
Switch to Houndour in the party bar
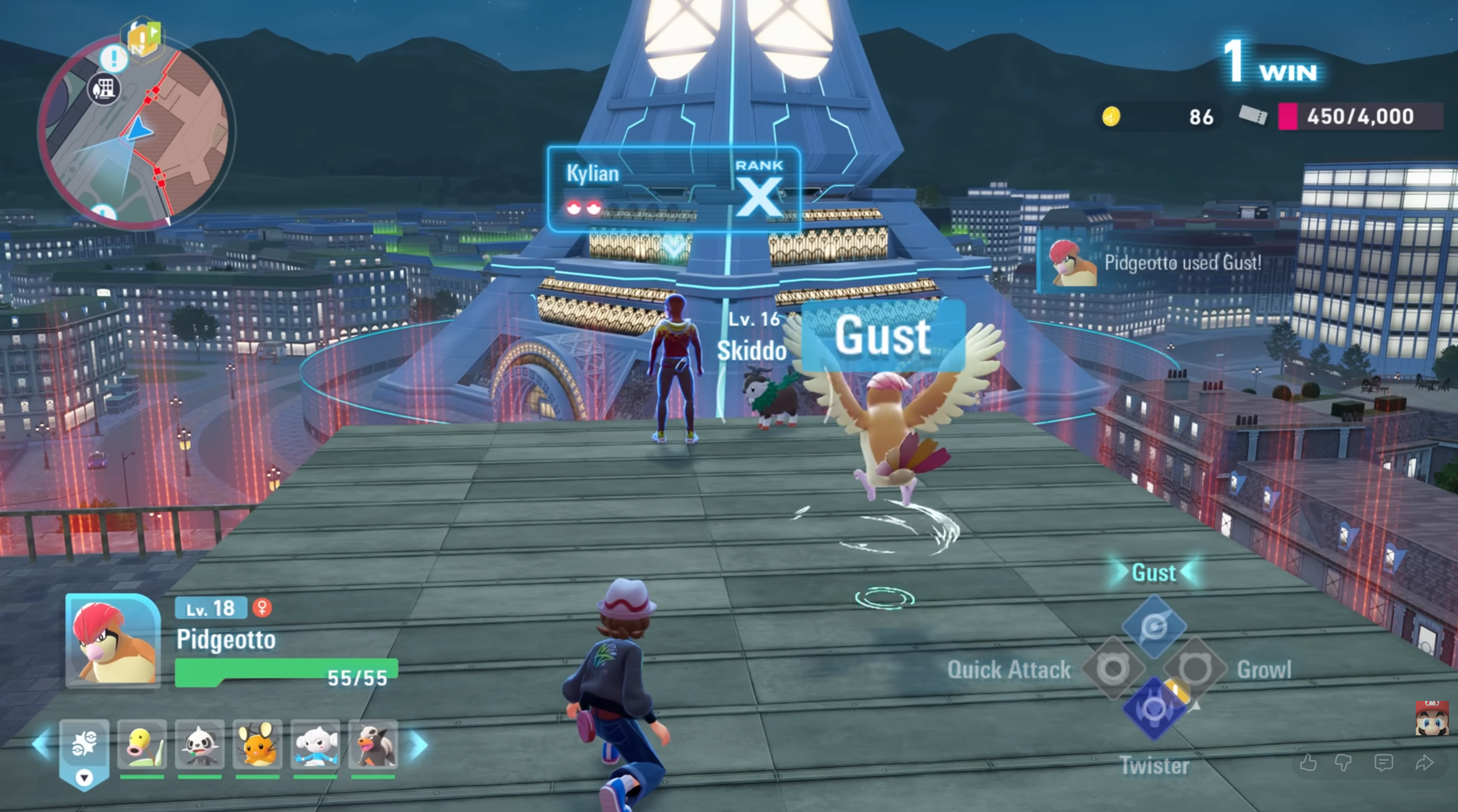tap(373, 744)
